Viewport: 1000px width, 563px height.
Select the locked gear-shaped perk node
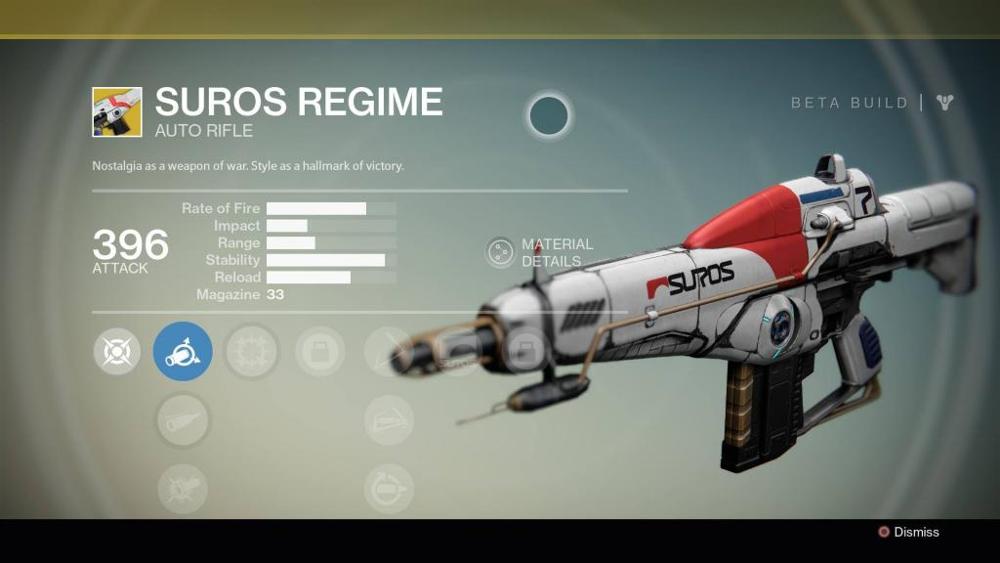[x=251, y=352]
